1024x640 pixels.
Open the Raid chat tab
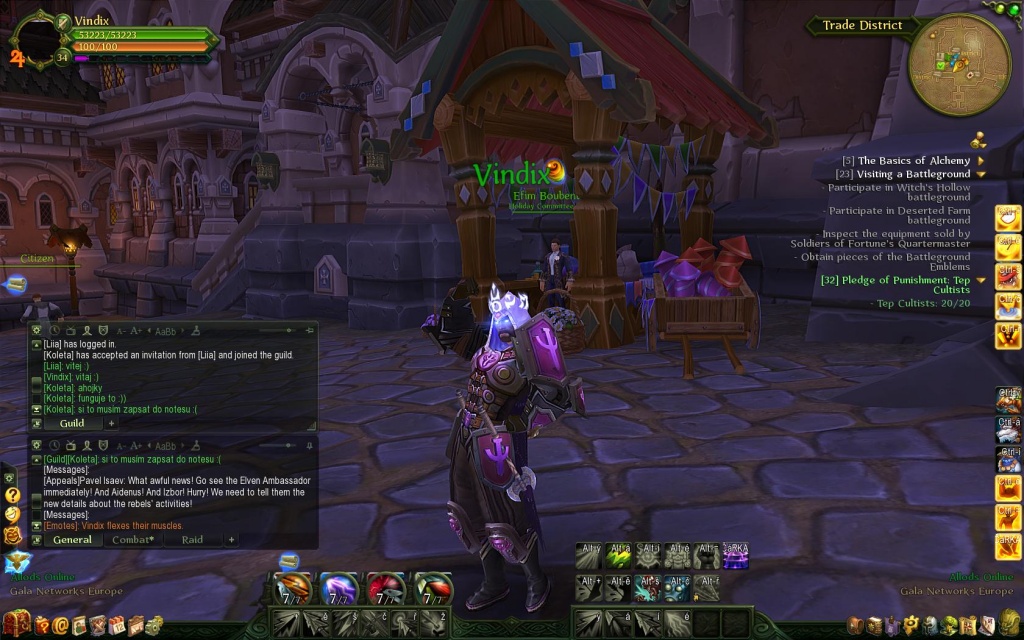coord(192,540)
